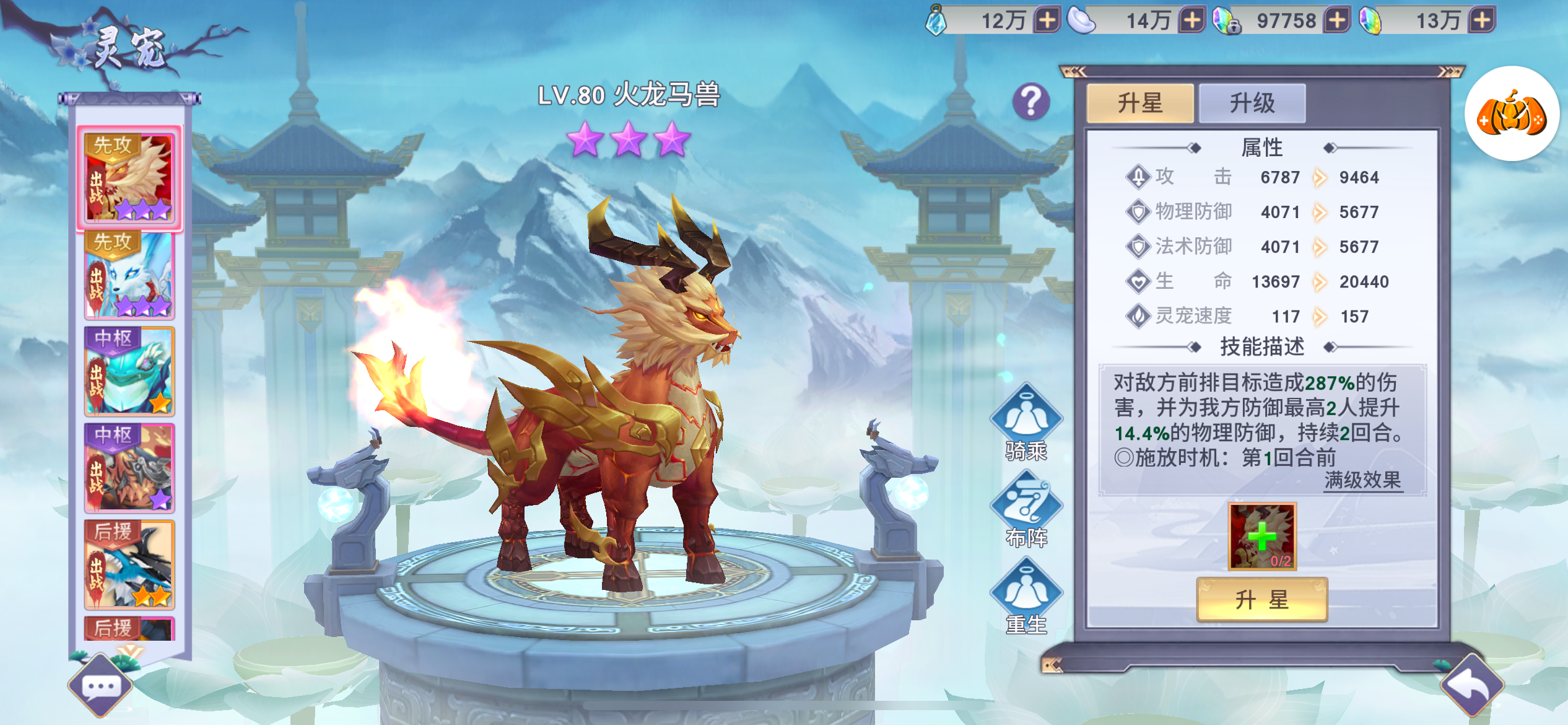Open the purple question mark help
Image resolution: width=1568 pixels, height=725 pixels.
tap(1031, 102)
